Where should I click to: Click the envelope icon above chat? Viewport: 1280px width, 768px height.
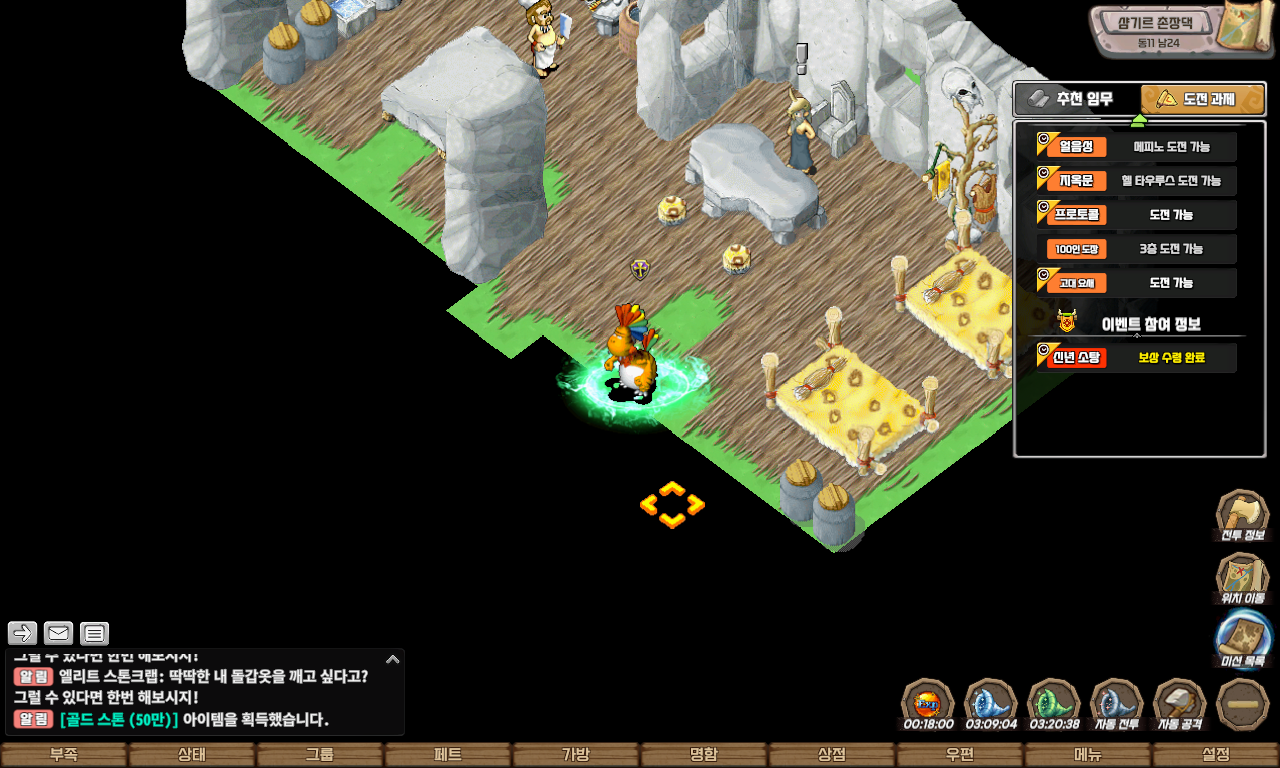59,633
